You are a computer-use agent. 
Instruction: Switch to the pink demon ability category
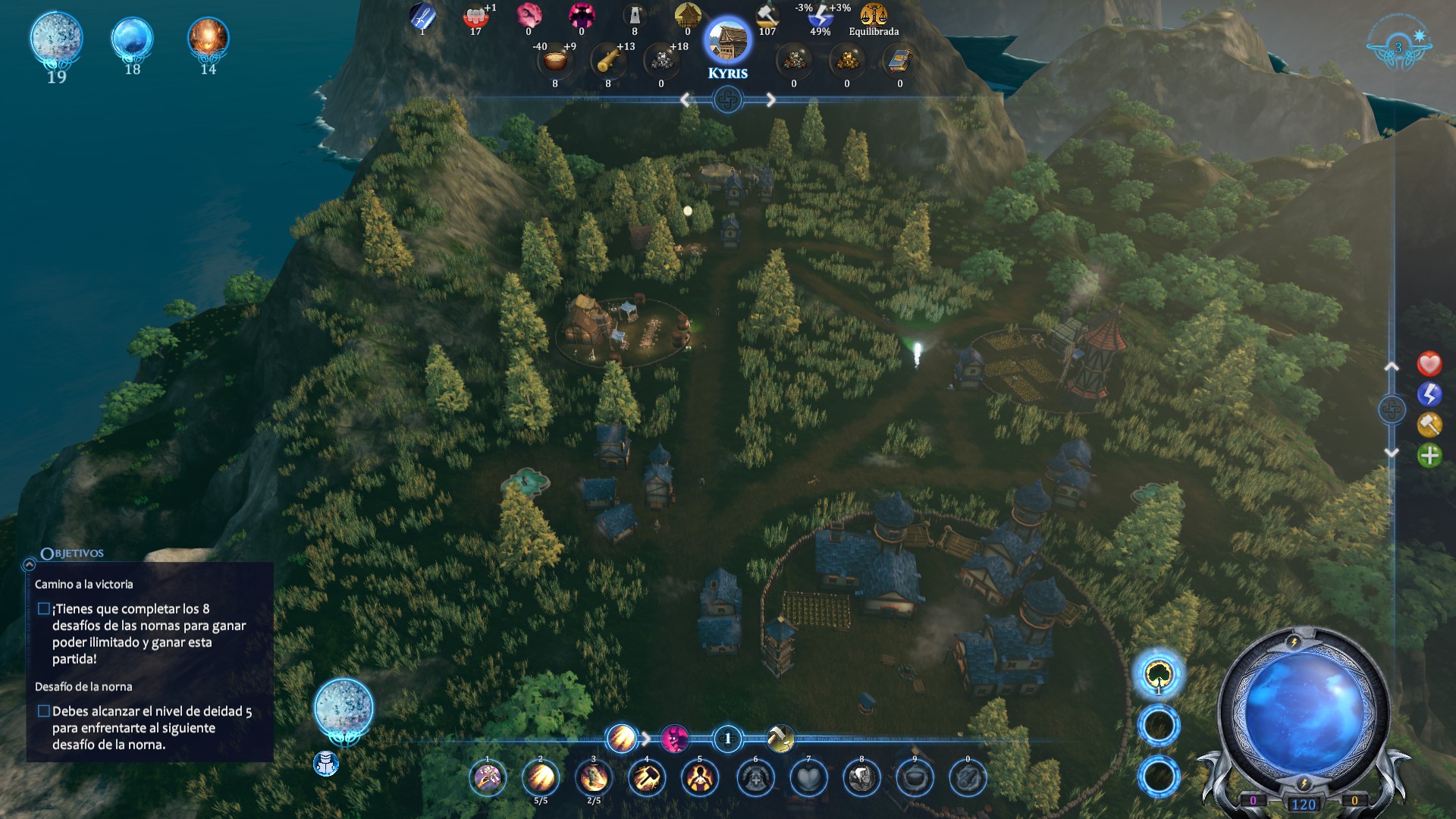pos(674,738)
